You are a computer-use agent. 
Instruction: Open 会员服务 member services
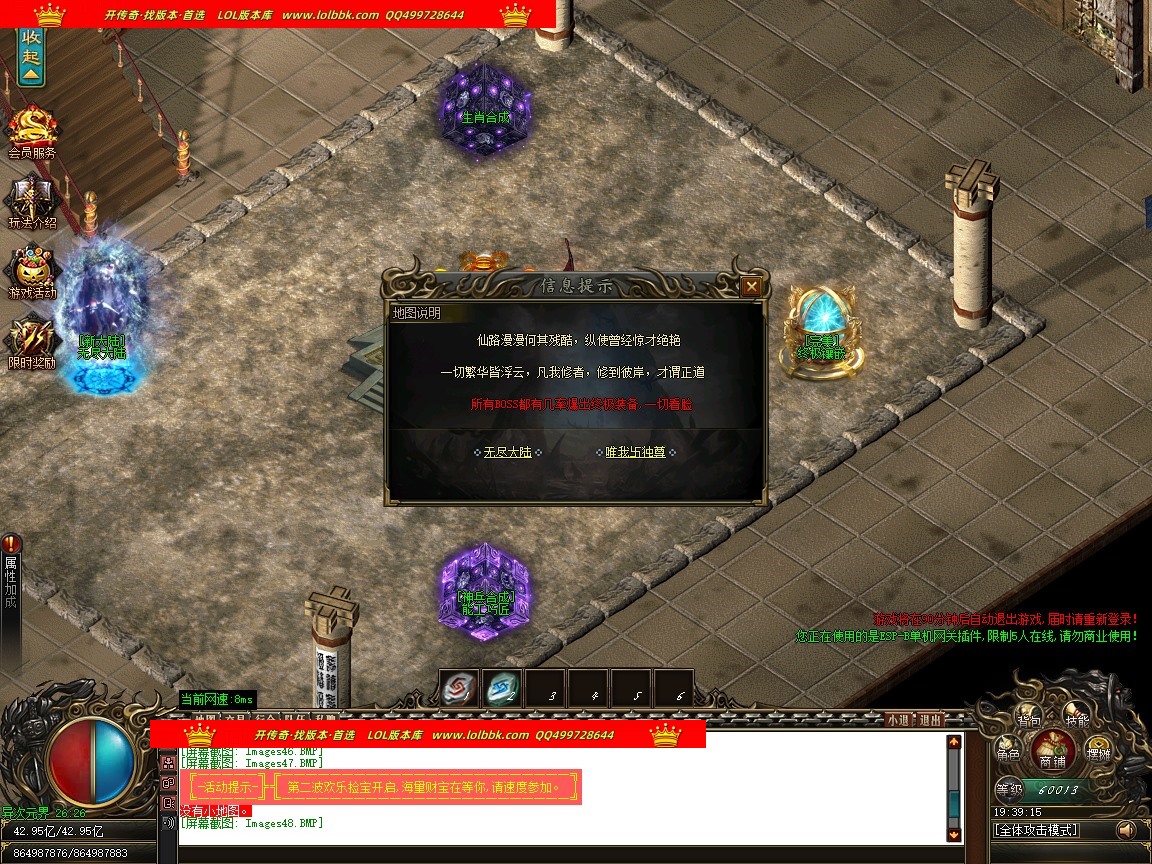pos(32,132)
